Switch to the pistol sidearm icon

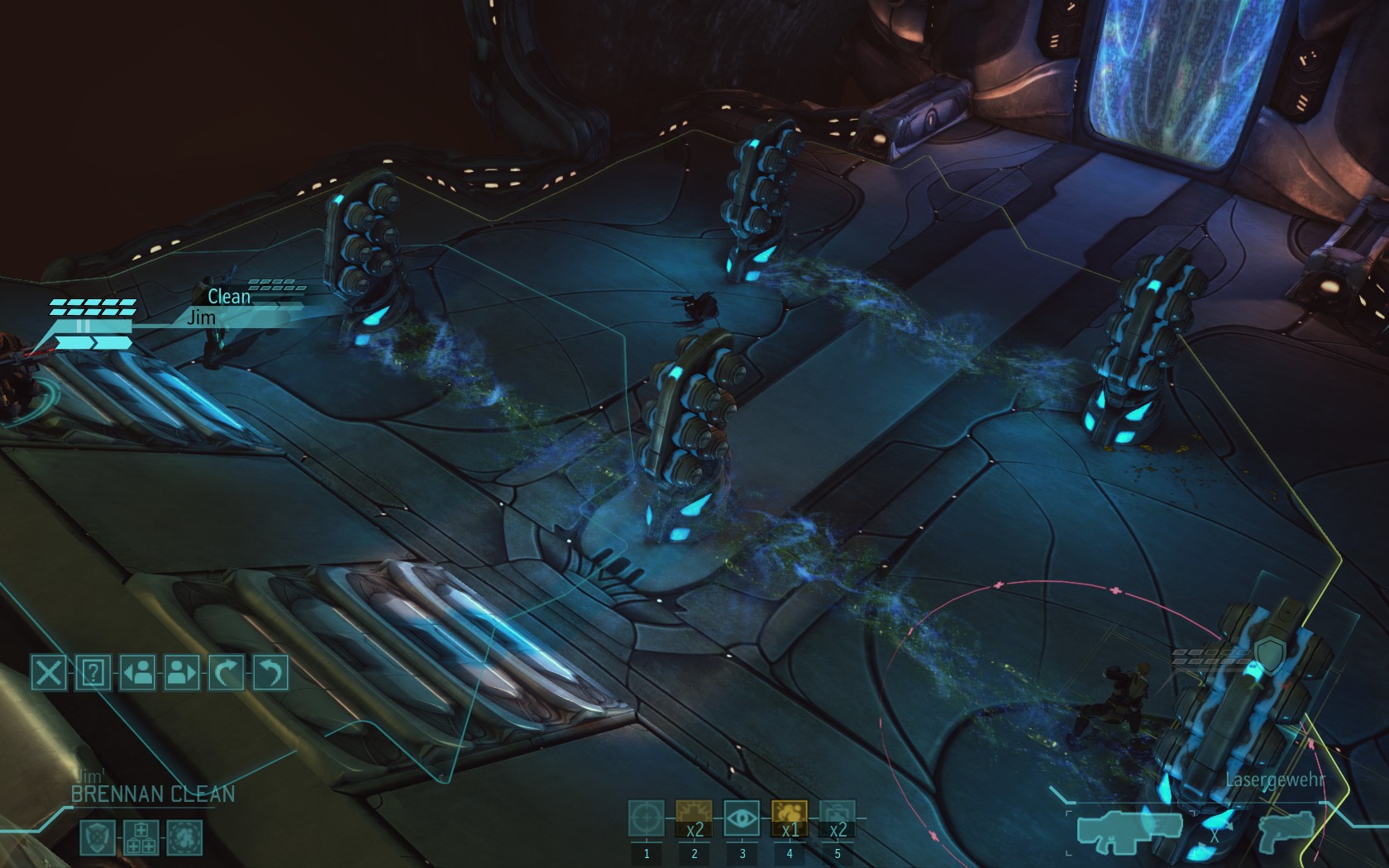click(x=1286, y=828)
